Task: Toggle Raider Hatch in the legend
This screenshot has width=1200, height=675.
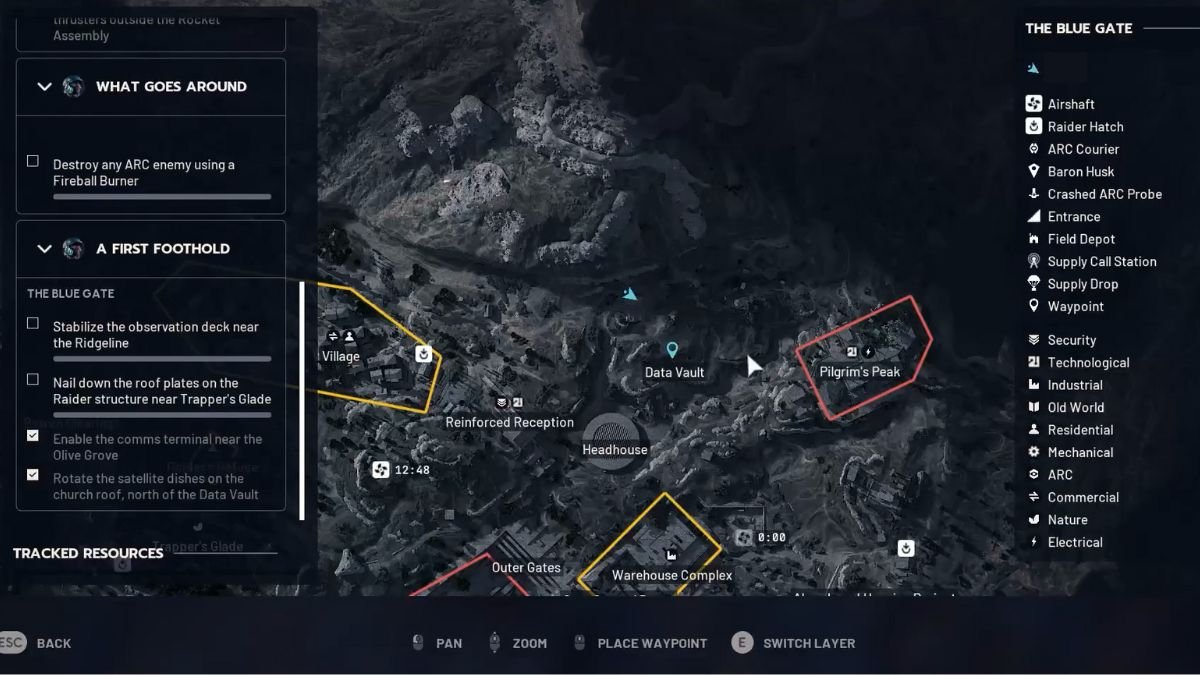Action: 1085,127
